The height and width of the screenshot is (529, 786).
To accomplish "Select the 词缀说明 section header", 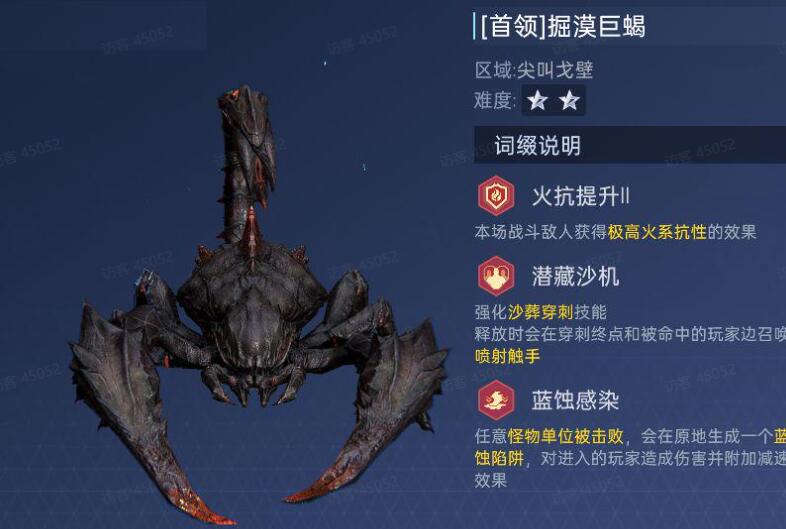I will click(x=538, y=146).
